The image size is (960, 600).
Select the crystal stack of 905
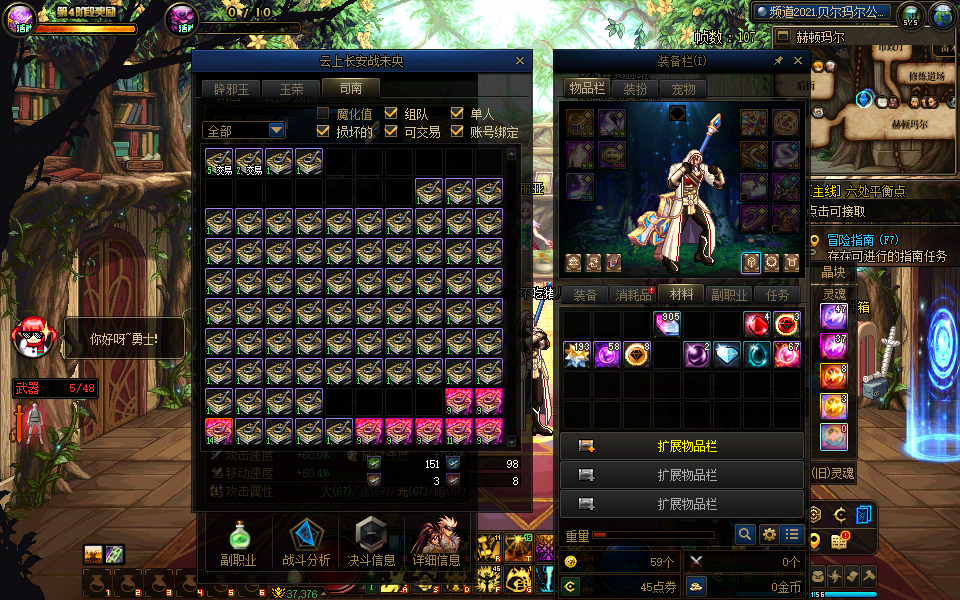point(667,325)
